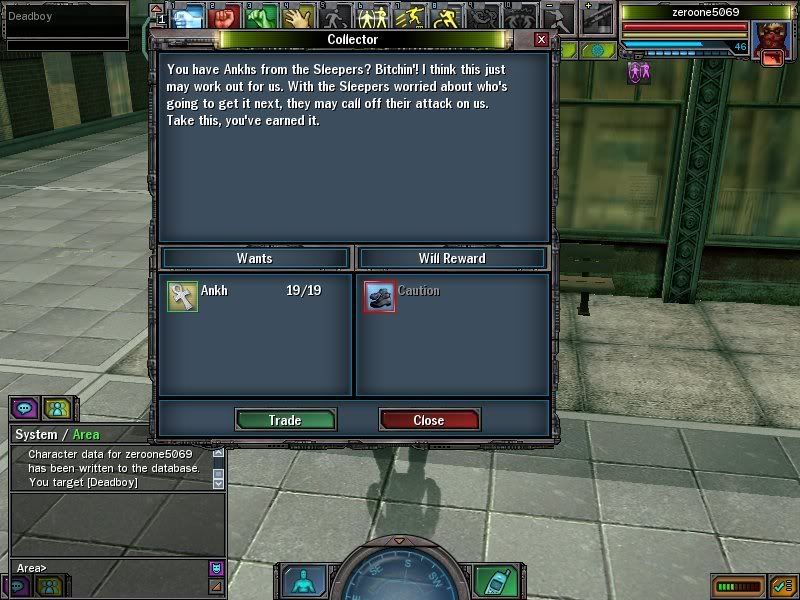
Task: Click the red Close button
Action: point(429,420)
